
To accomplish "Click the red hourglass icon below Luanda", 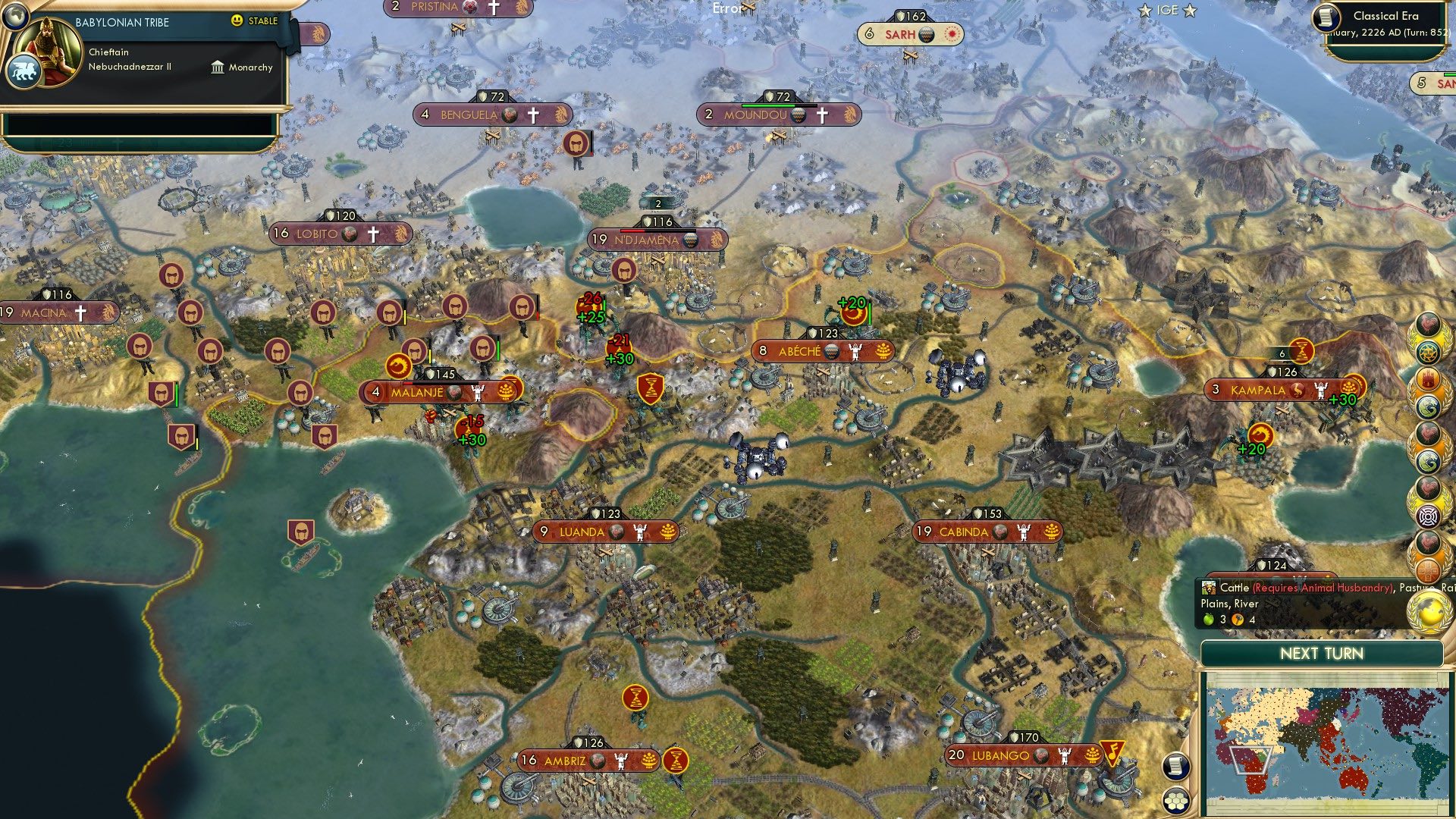I will (x=635, y=697).
